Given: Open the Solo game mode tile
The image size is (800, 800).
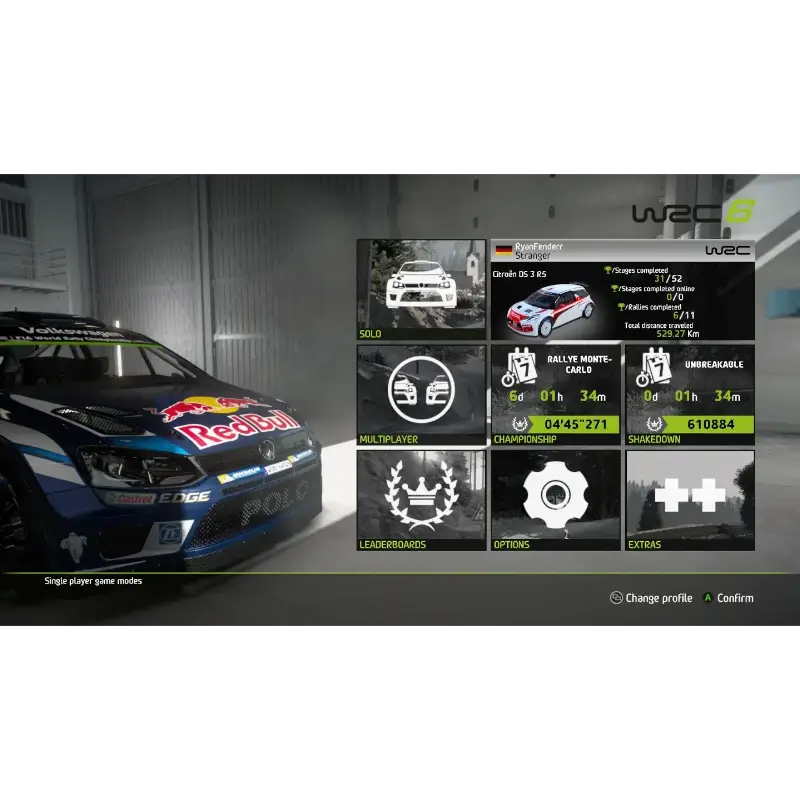Looking at the screenshot, I should click(x=421, y=290).
